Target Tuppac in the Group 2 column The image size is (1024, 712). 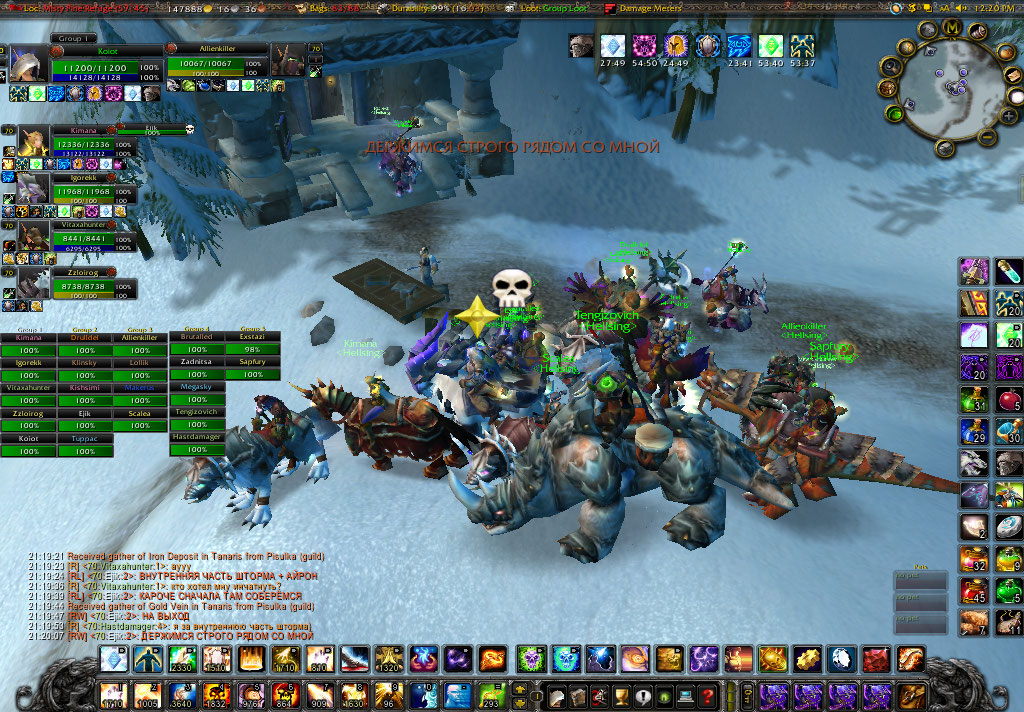(85, 439)
